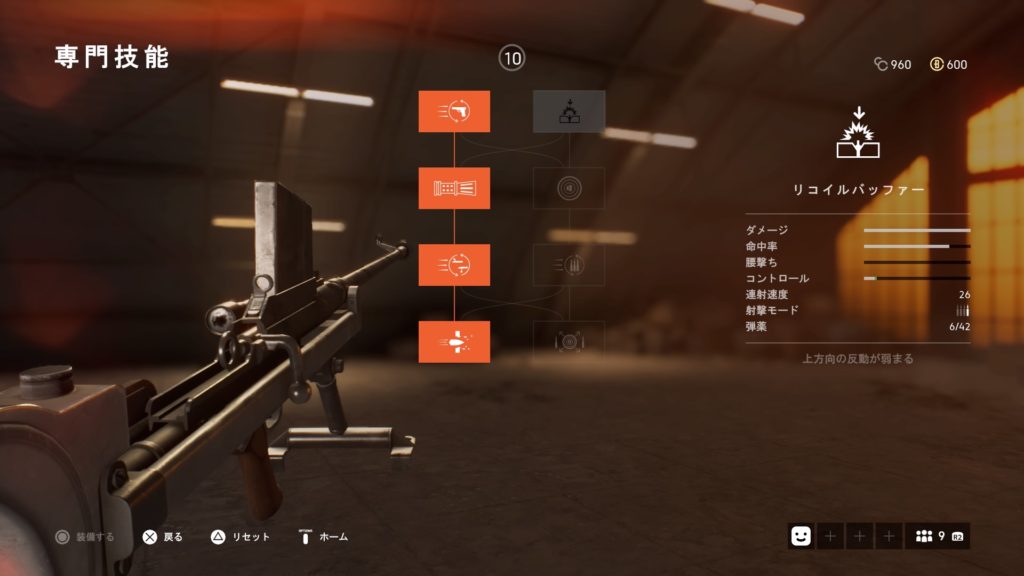Pick the dimmed concentric-circle target specialization

(569, 188)
